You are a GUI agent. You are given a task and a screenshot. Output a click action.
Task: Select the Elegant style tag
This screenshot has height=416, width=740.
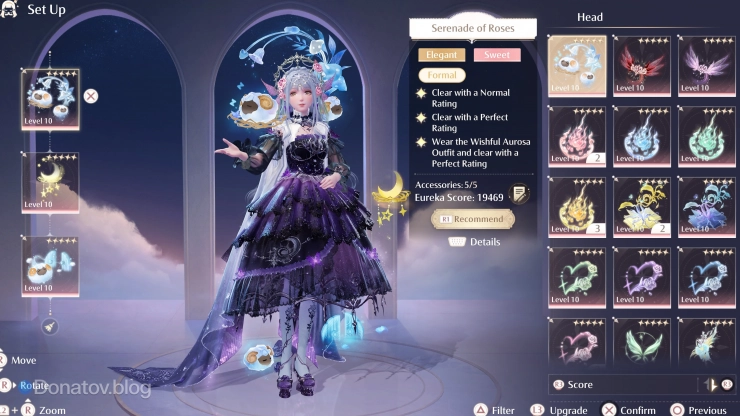(440, 55)
